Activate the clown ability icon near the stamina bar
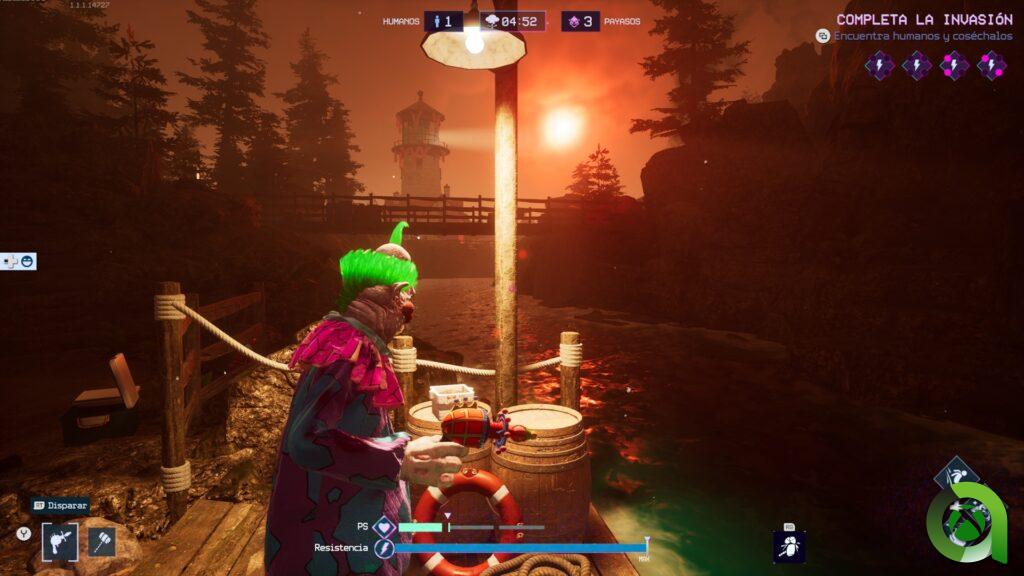Viewport: 1024px width, 576px height. (789, 546)
